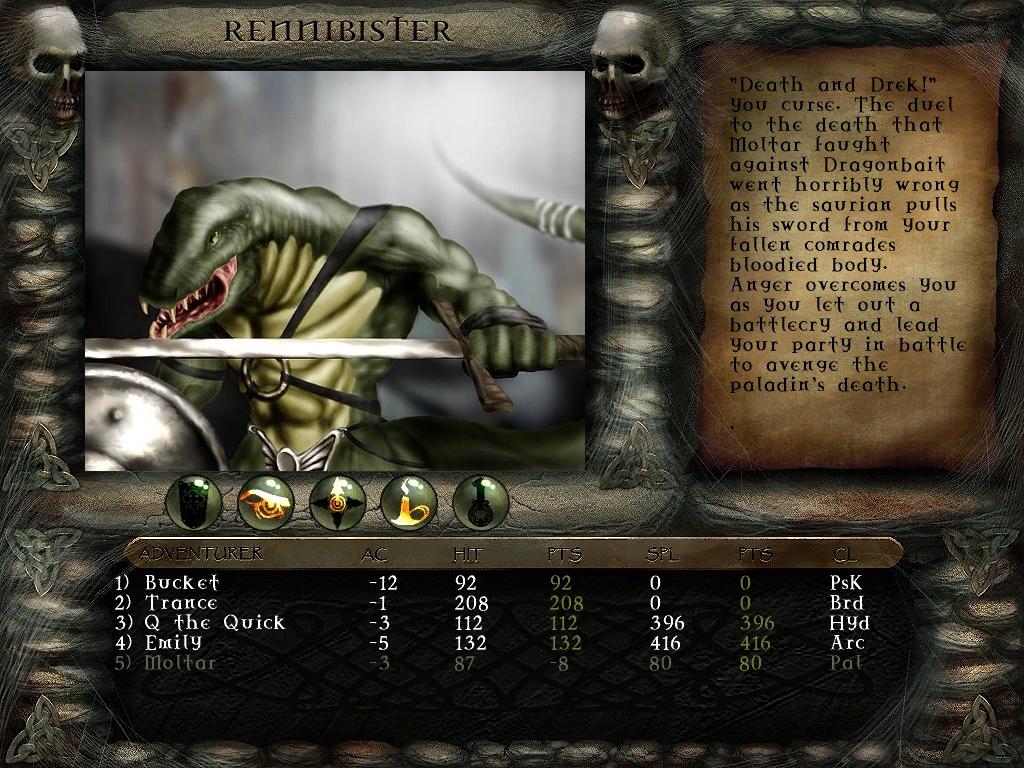Open the dark lute orb icon

tap(481, 502)
